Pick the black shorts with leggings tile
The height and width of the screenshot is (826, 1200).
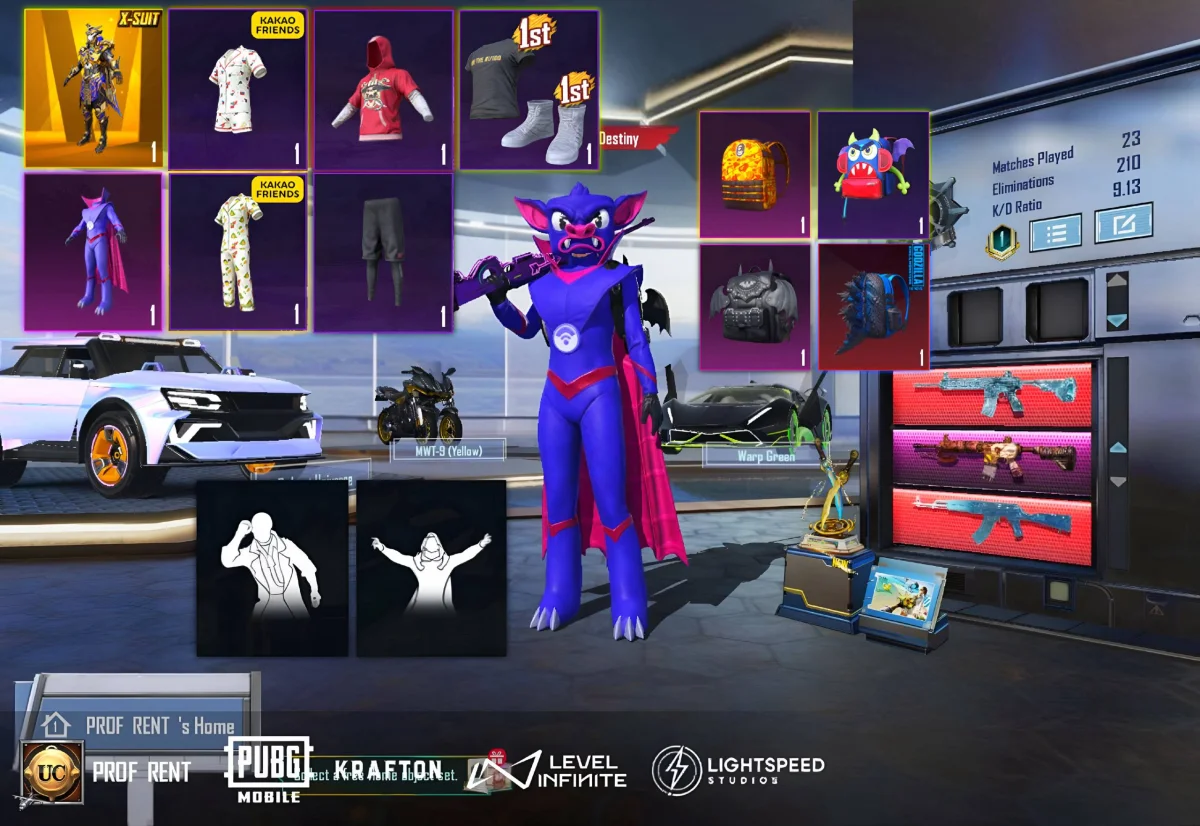click(384, 252)
